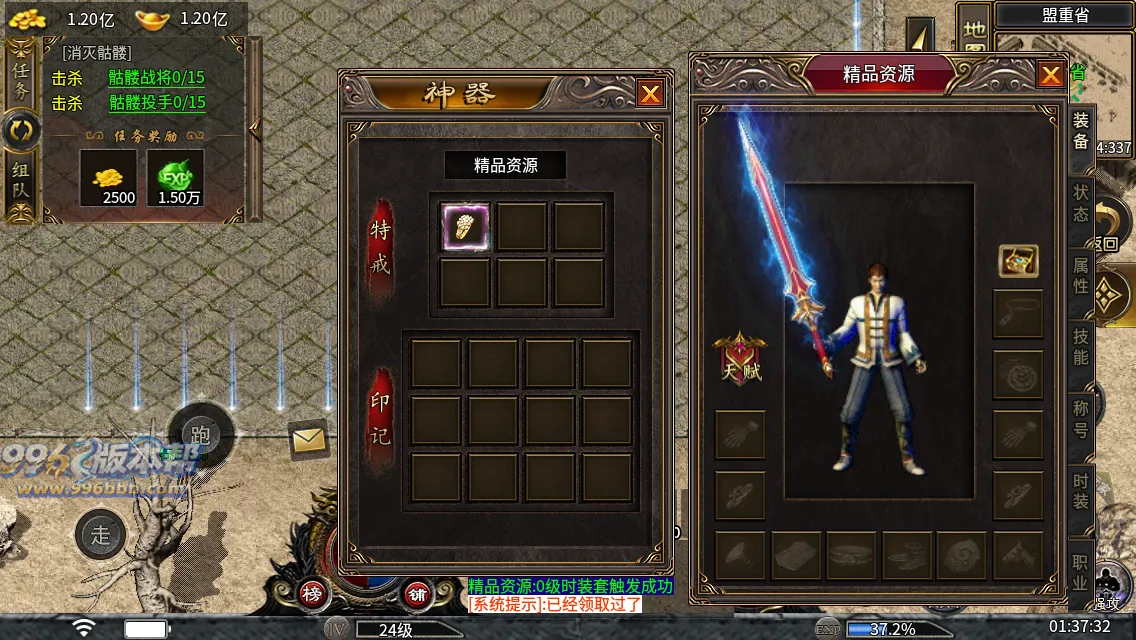Image resolution: width=1136 pixels, height=640 pixels.
Task: Select the glowing item in 特戒 slots
Action: [465, 227]
